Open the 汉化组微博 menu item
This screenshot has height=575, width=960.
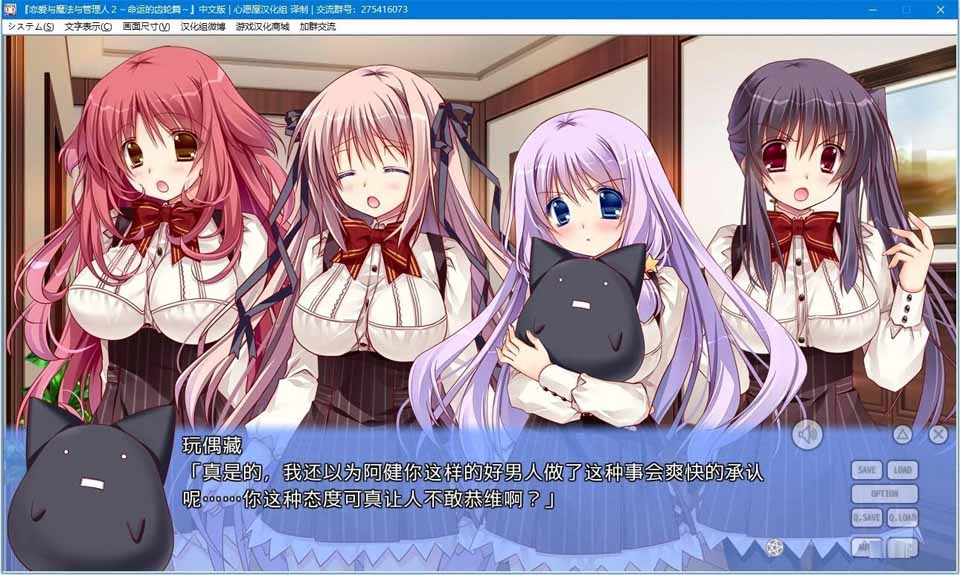(x=203, y=26)
